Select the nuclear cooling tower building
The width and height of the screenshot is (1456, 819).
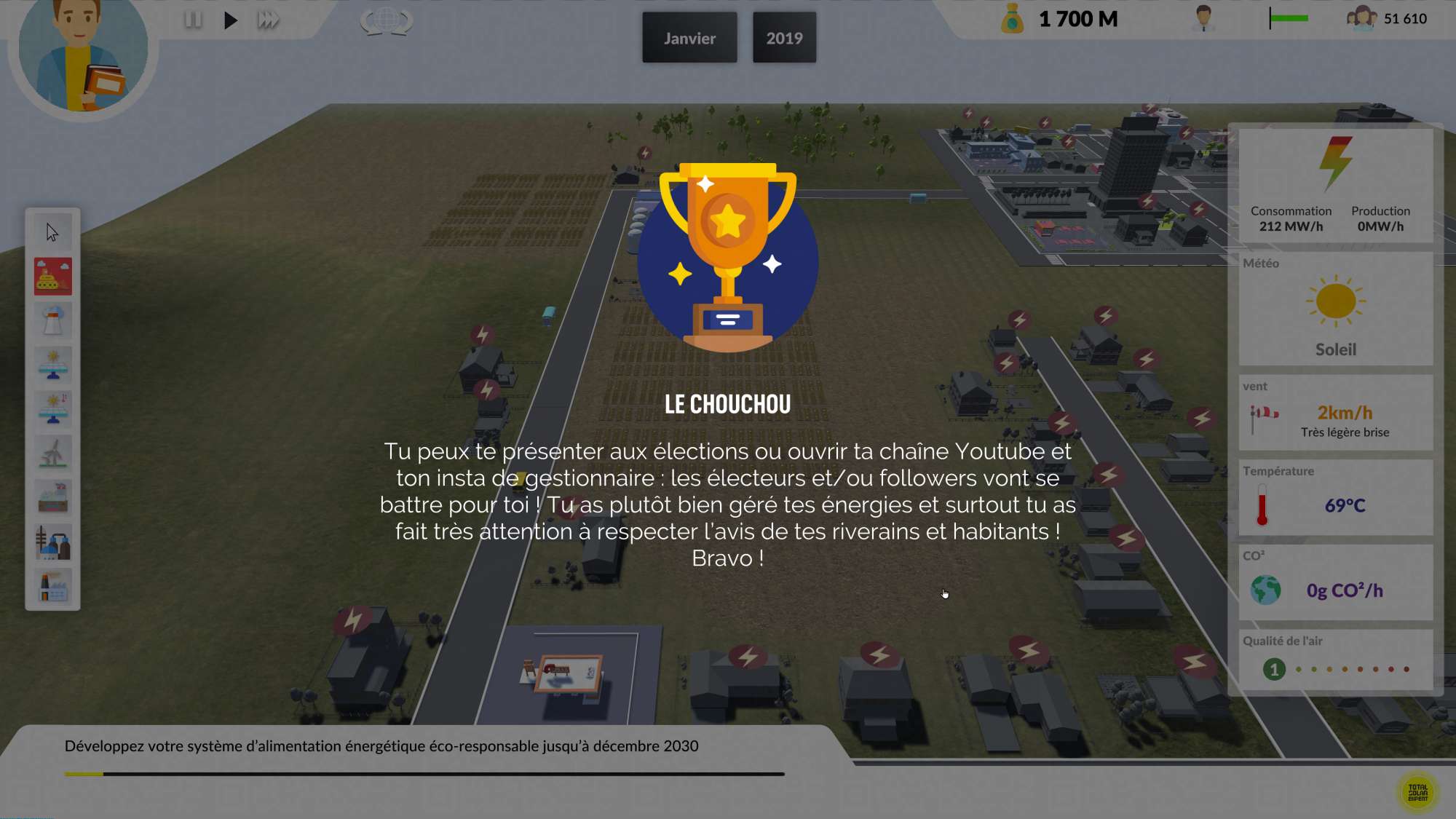pyautogui.click(x=52, y=321)
